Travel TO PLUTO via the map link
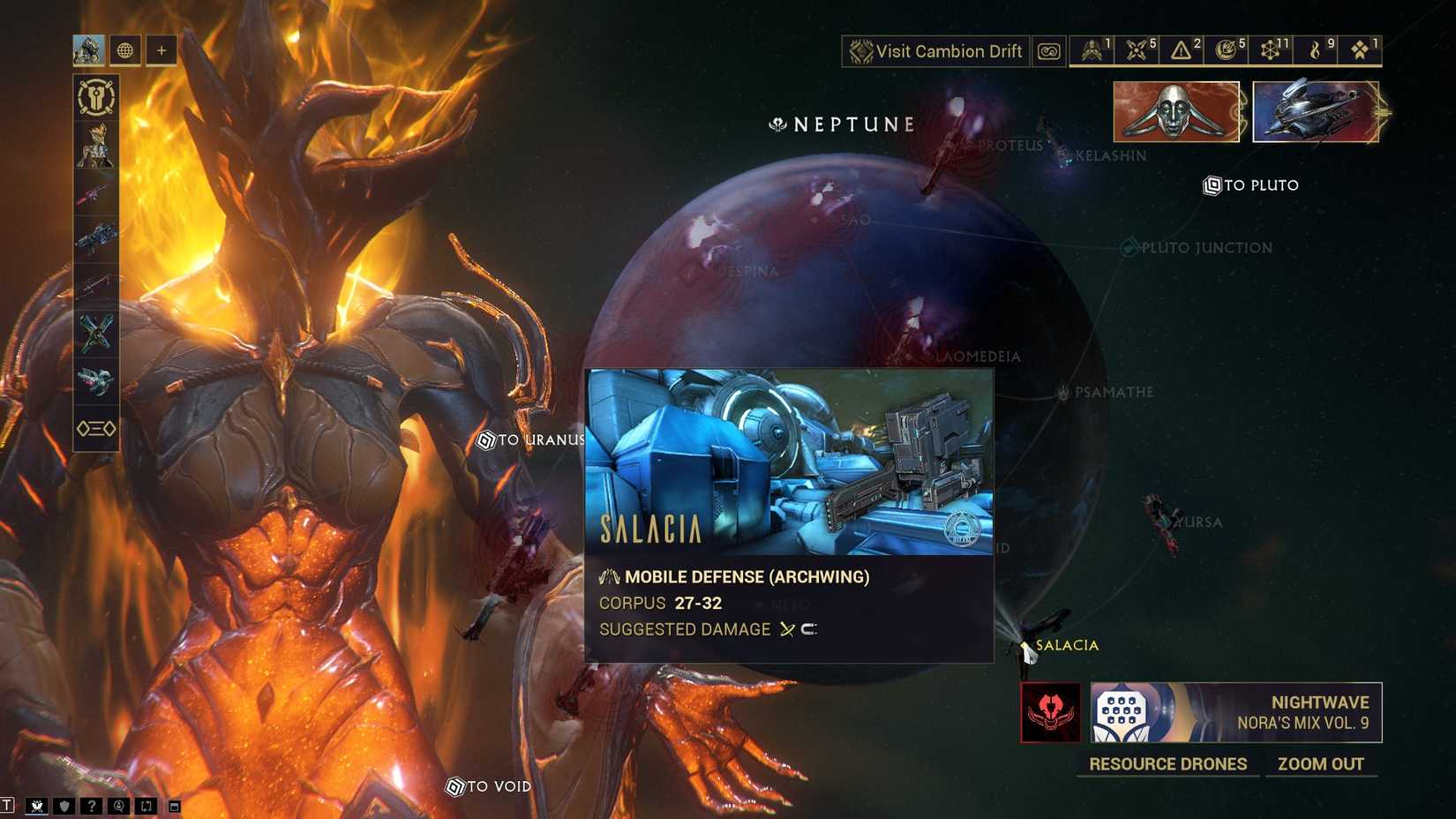 click(x=1251, y=185)
